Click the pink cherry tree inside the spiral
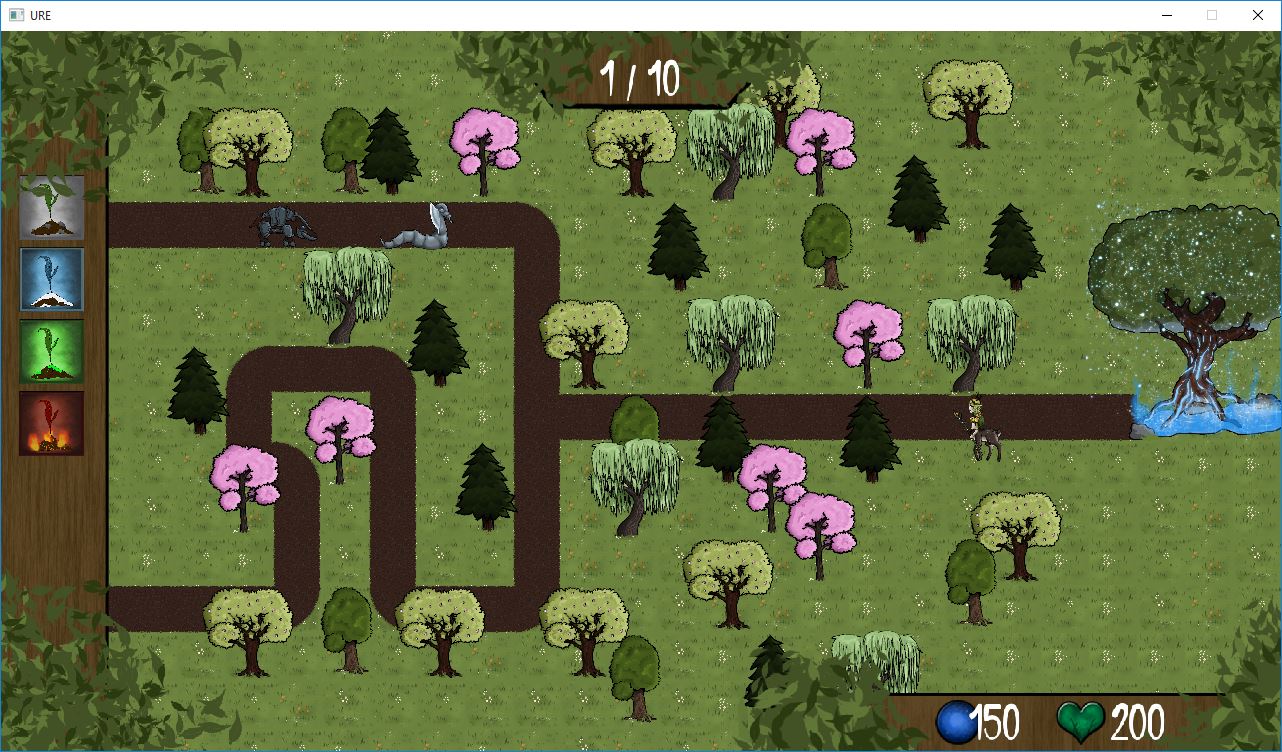This screenshot has height=752, width=1282. point(340,430)
